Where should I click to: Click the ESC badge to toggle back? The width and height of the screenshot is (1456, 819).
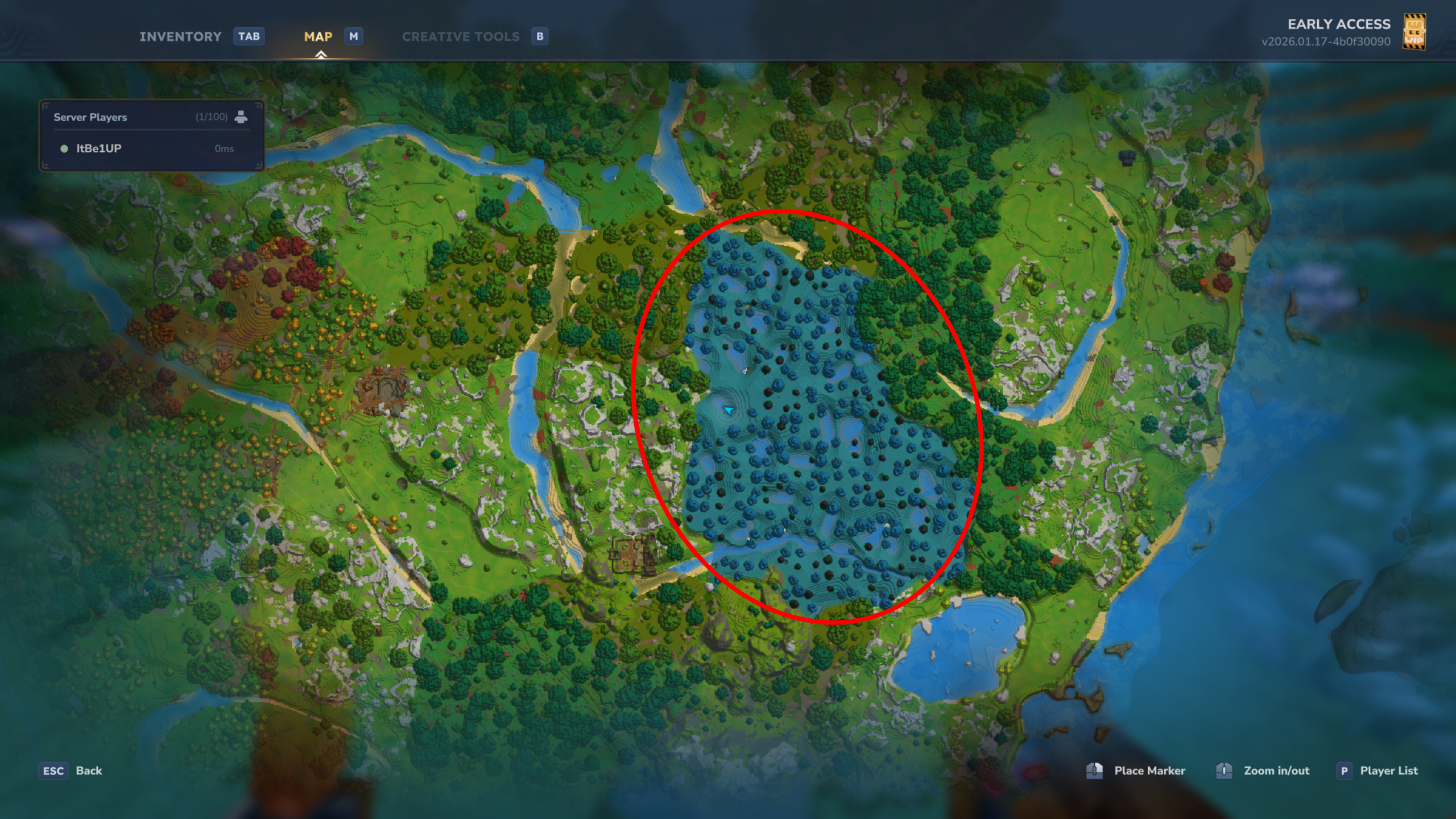point(52,771)
